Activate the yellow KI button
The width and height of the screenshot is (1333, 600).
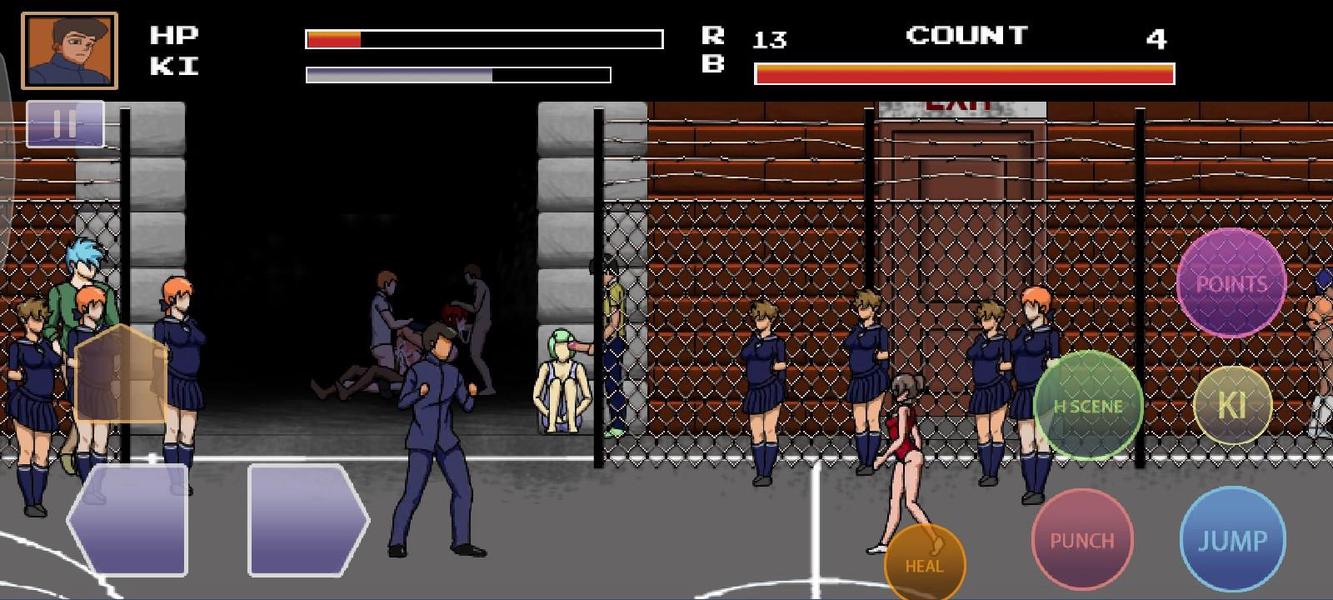click(1232, 405)
